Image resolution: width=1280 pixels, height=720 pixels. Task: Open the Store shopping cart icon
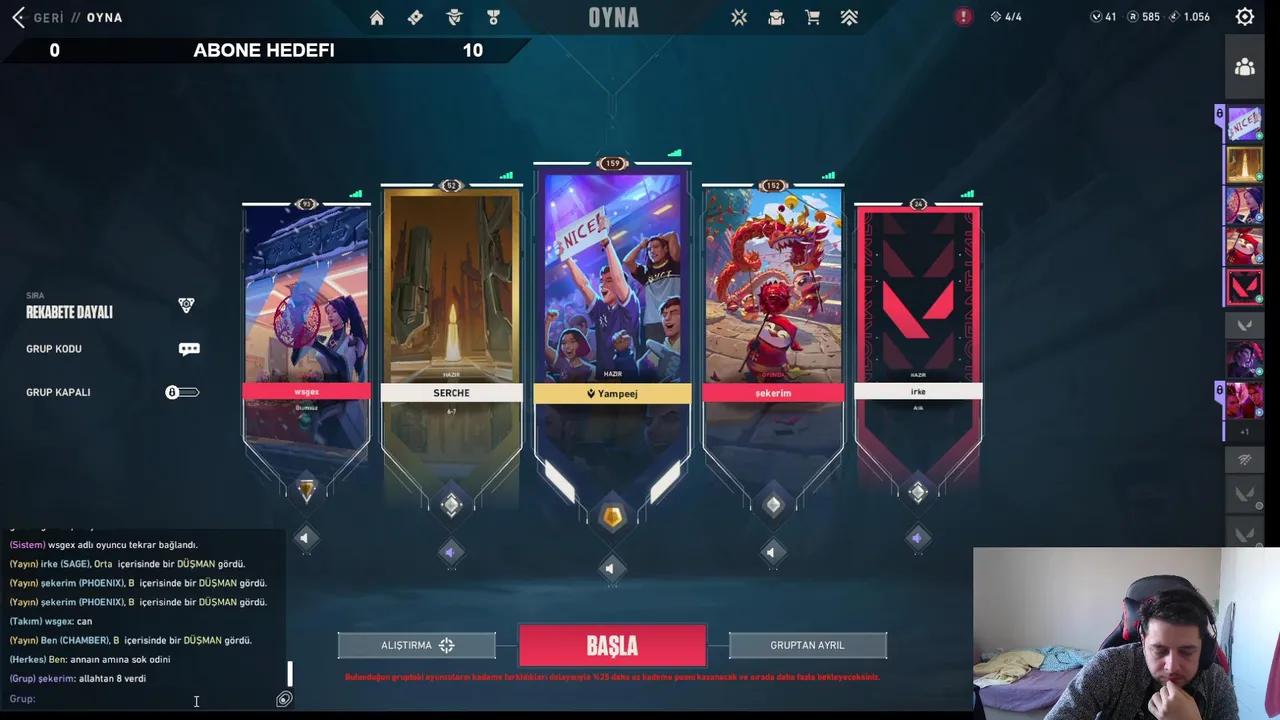coord(812,17)
